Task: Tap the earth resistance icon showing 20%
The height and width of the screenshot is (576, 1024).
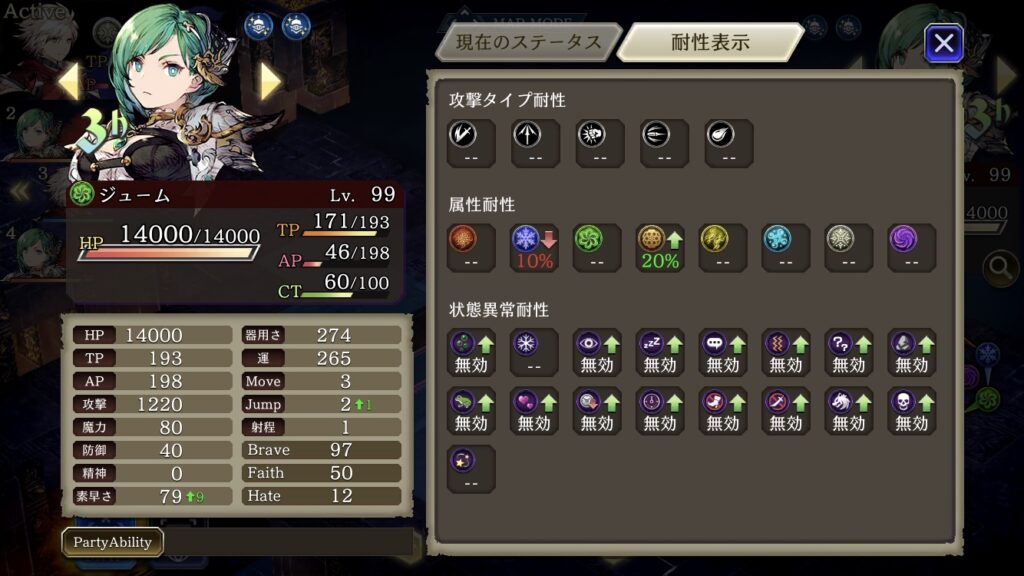Action: (x=660, y=247)
